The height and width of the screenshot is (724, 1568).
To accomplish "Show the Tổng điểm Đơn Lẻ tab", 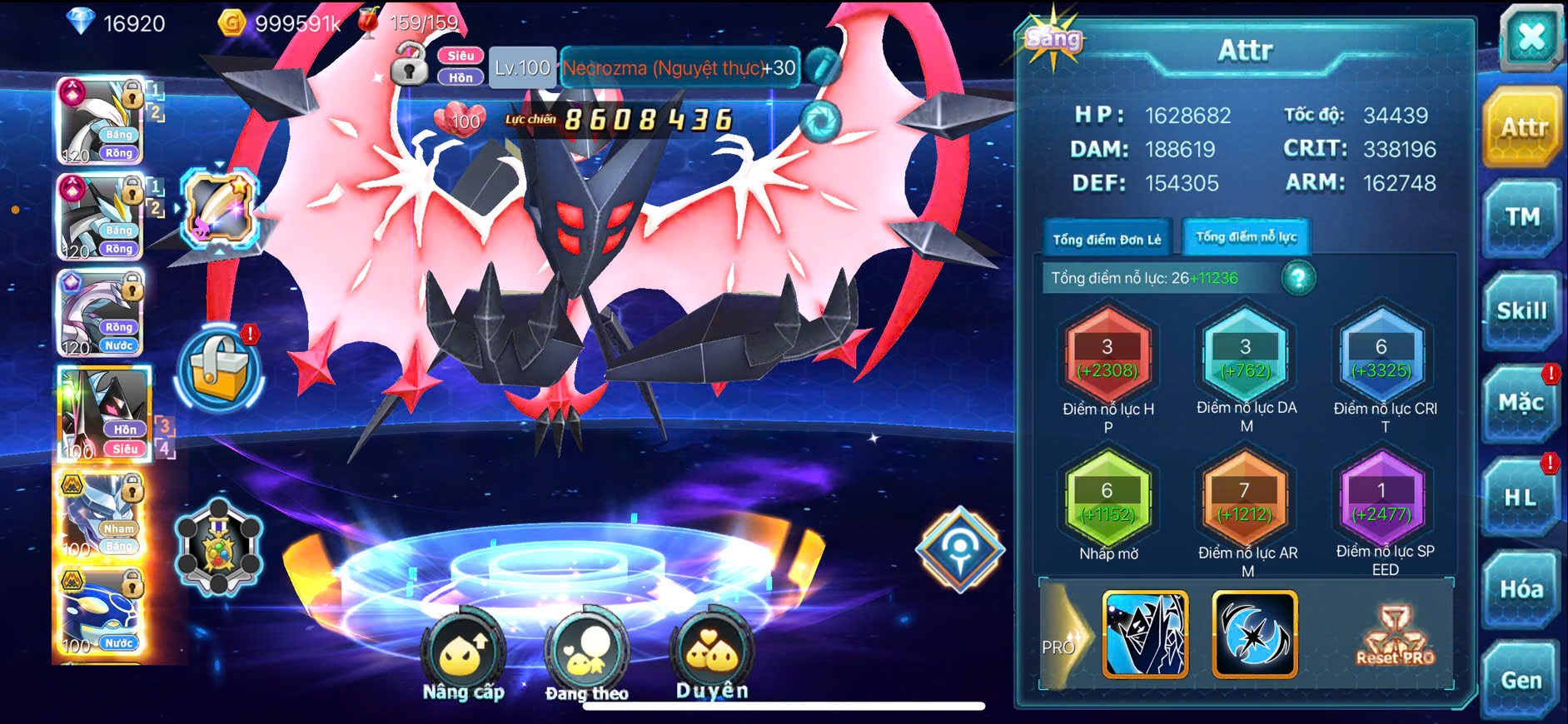I will click(x=1107, y=239).
